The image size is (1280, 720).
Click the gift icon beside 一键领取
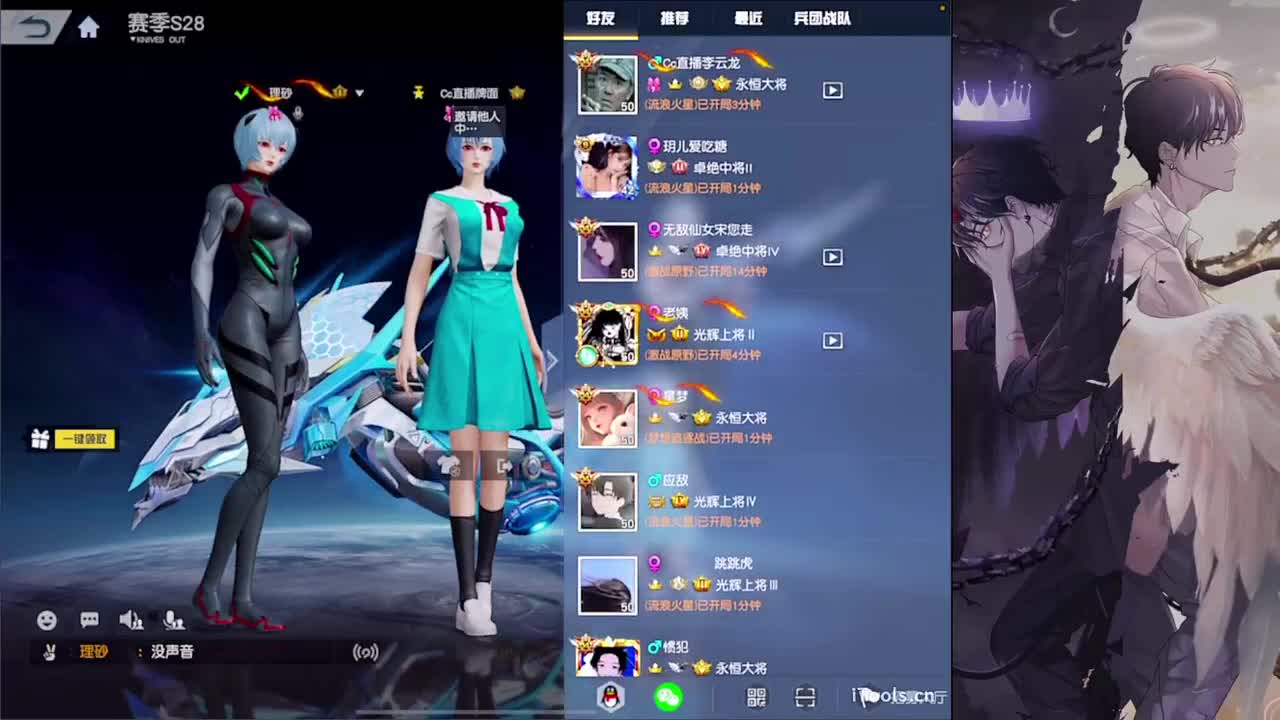click(x=38, y=439)
